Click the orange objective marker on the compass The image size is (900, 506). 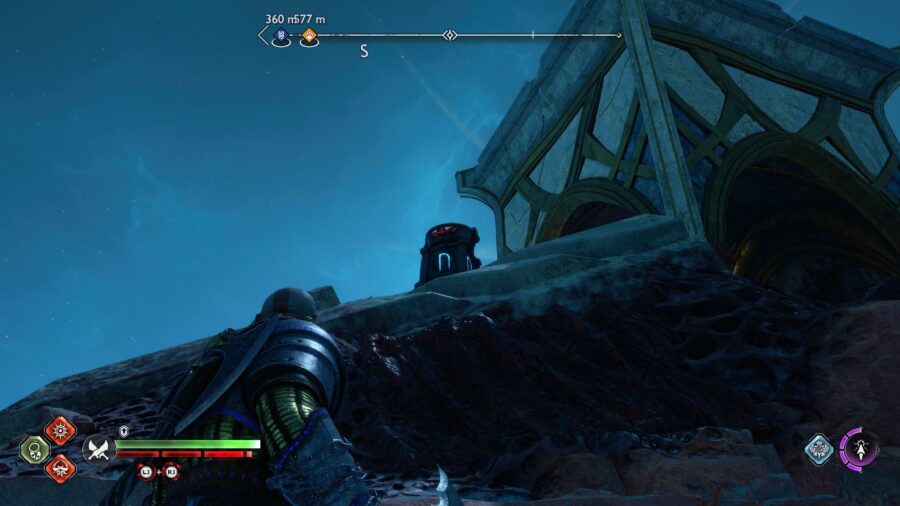point(309,37)
